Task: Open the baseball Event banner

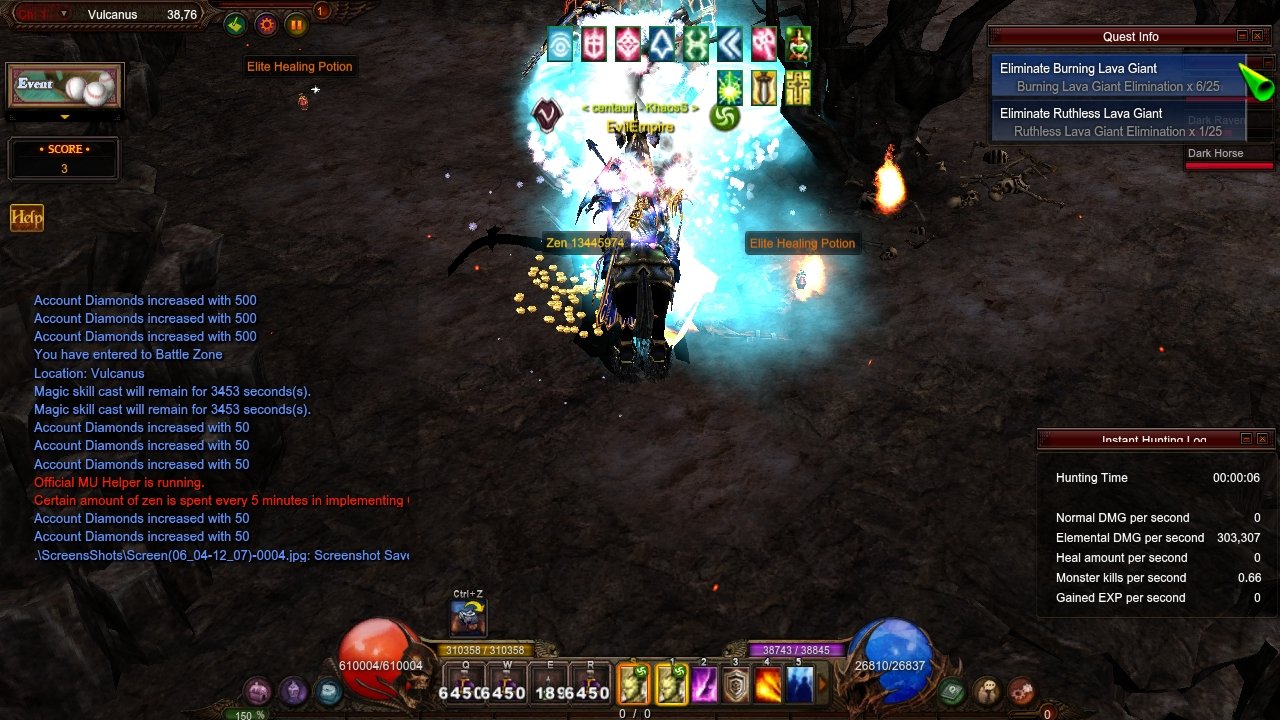Action: click(x=65, y=87)
